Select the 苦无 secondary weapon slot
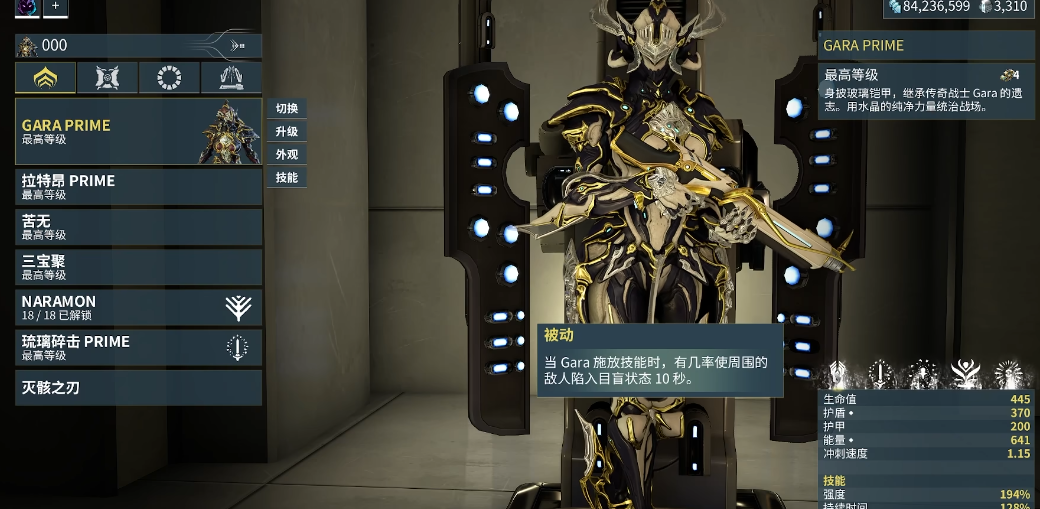1040x509 pixels. (138, 227)
